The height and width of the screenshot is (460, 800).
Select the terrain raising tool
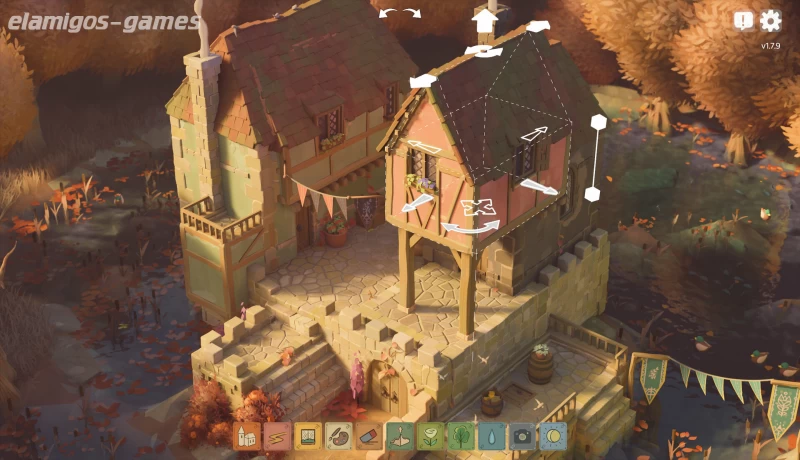[400, 436]
